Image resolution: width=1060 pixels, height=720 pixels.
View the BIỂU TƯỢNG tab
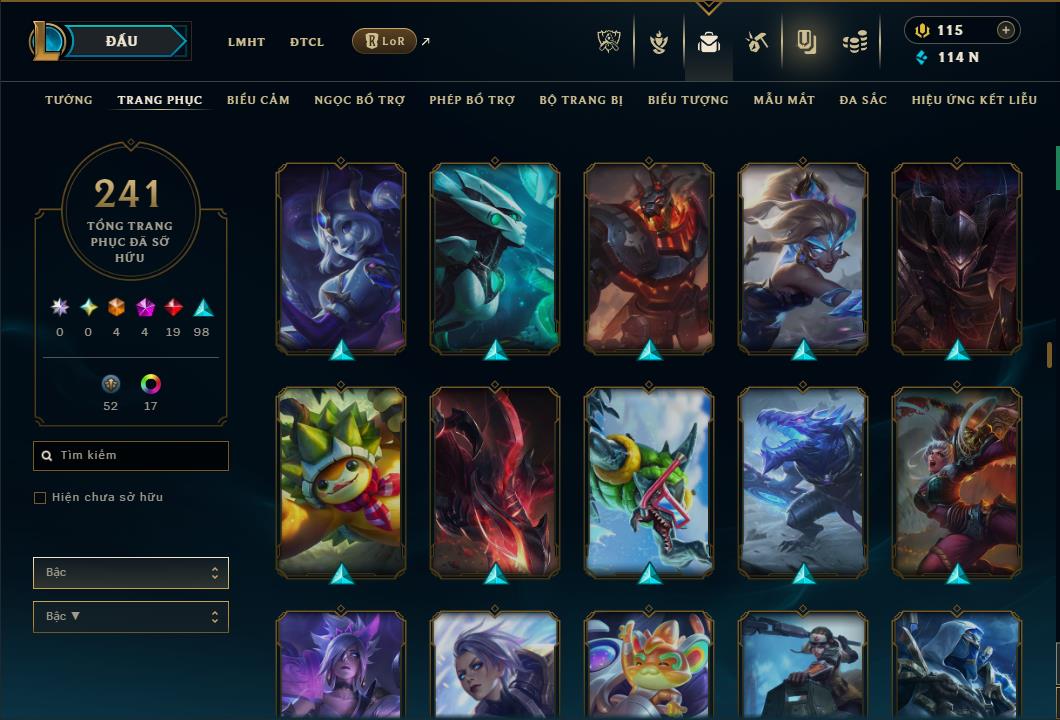pos(688,100)
